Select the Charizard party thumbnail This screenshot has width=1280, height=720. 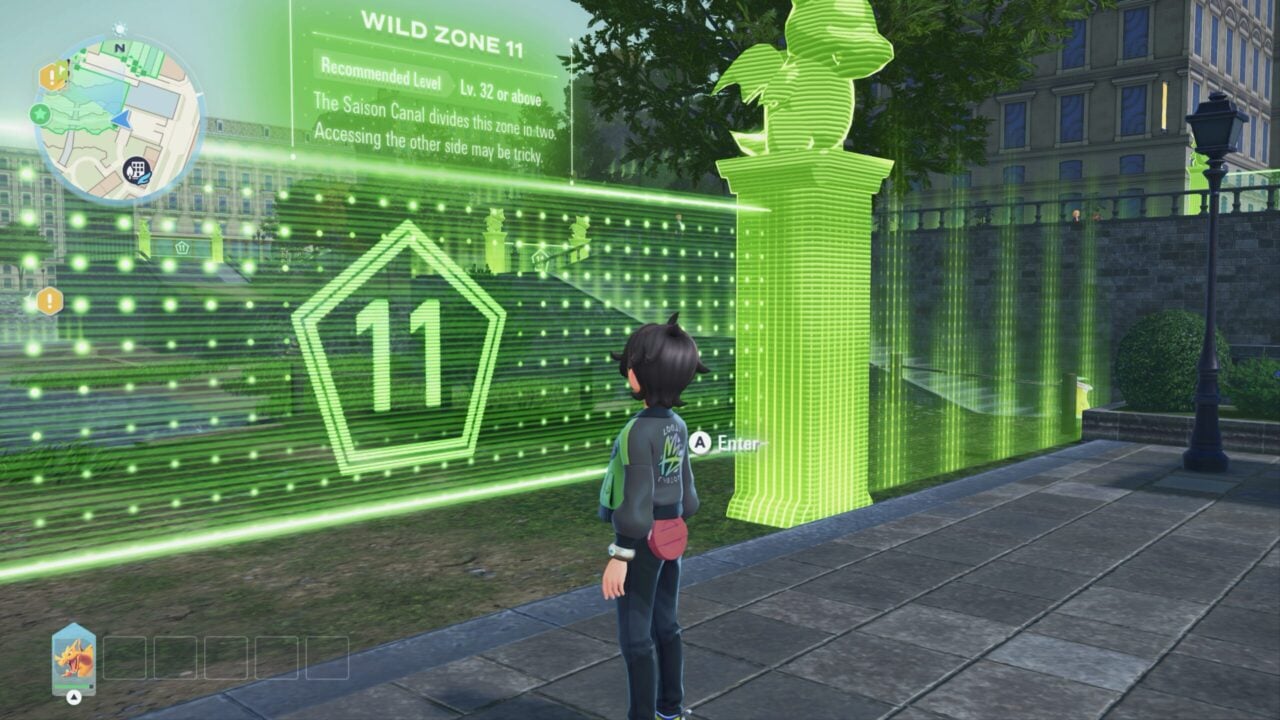tap(73, 657)
